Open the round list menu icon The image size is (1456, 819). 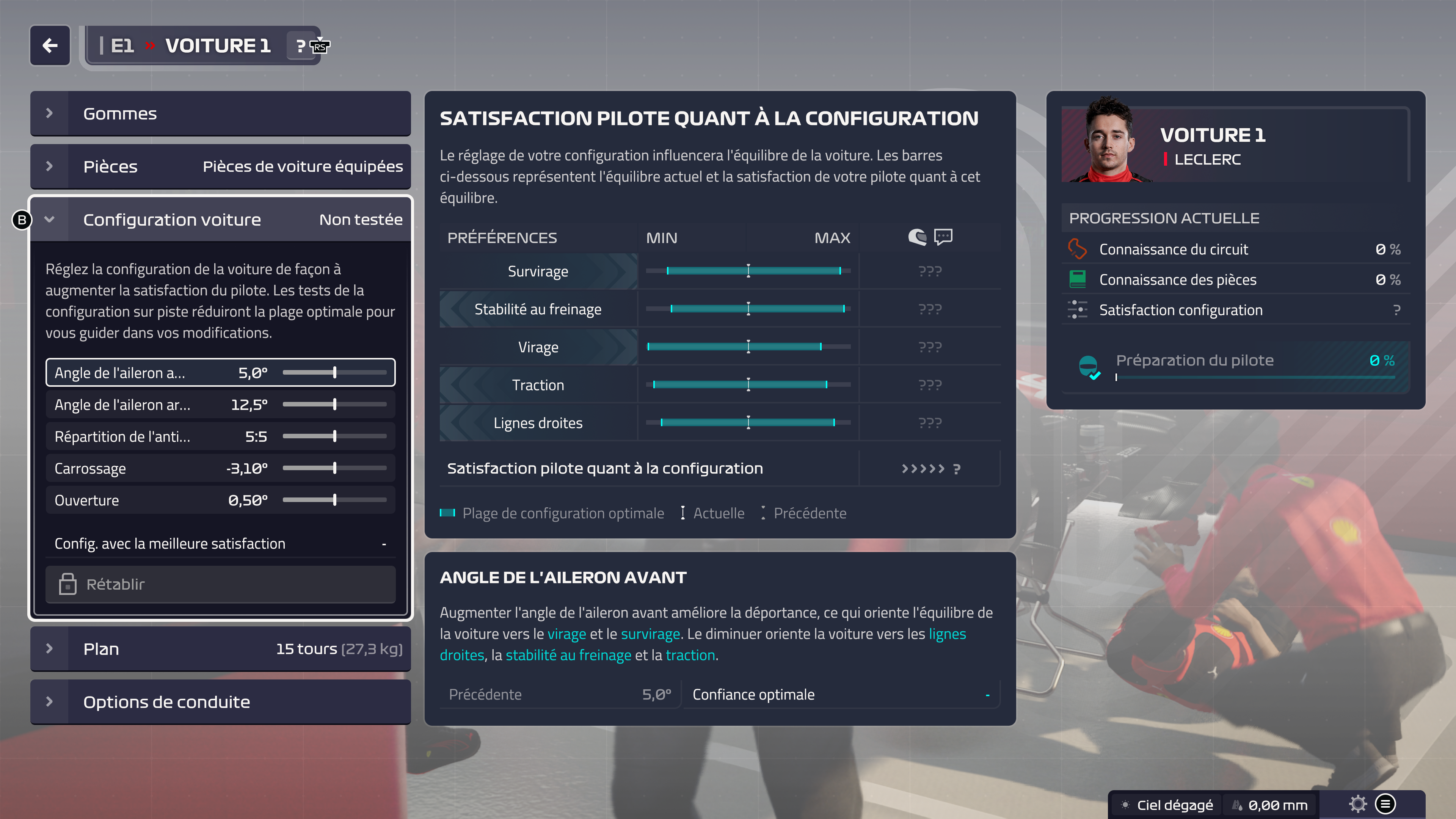[x=1385, y=804]
